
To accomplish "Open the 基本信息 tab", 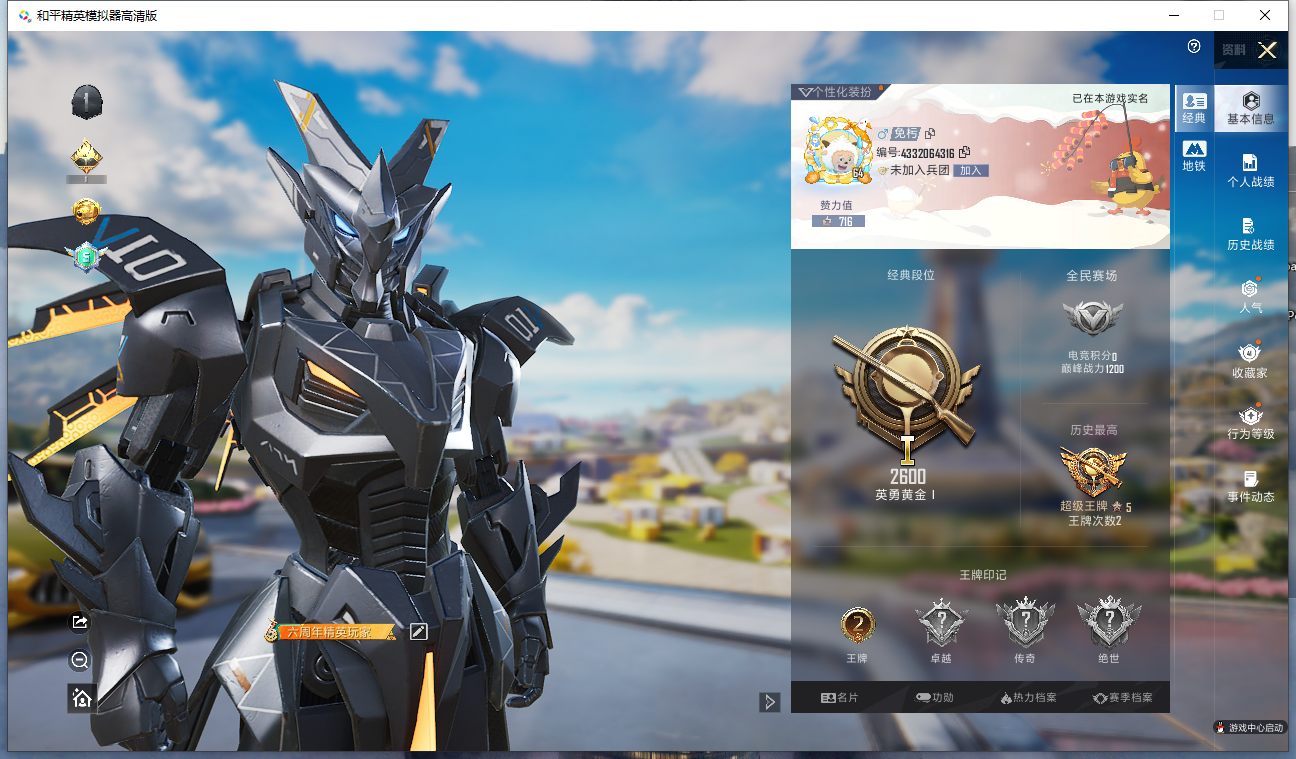I will (1250, 108).
